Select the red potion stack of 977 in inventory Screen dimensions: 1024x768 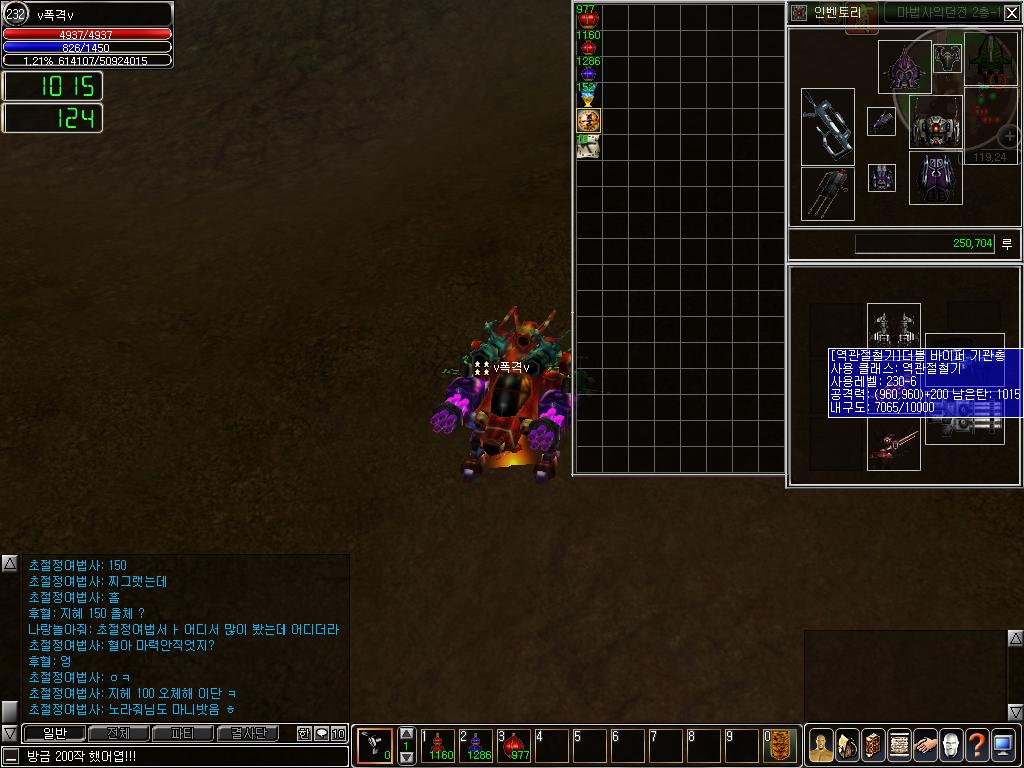pyautogui.click(x=588, y=17)
